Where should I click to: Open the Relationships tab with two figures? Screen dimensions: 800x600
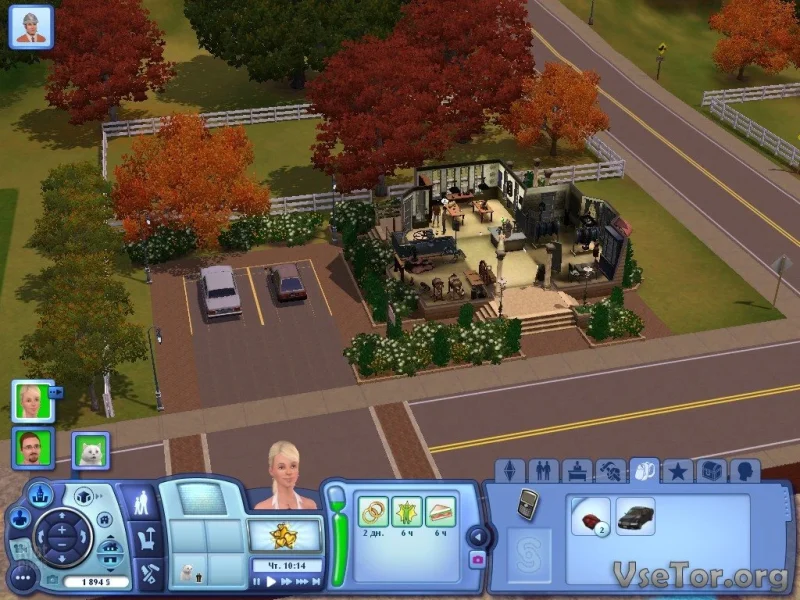(543, 471)
